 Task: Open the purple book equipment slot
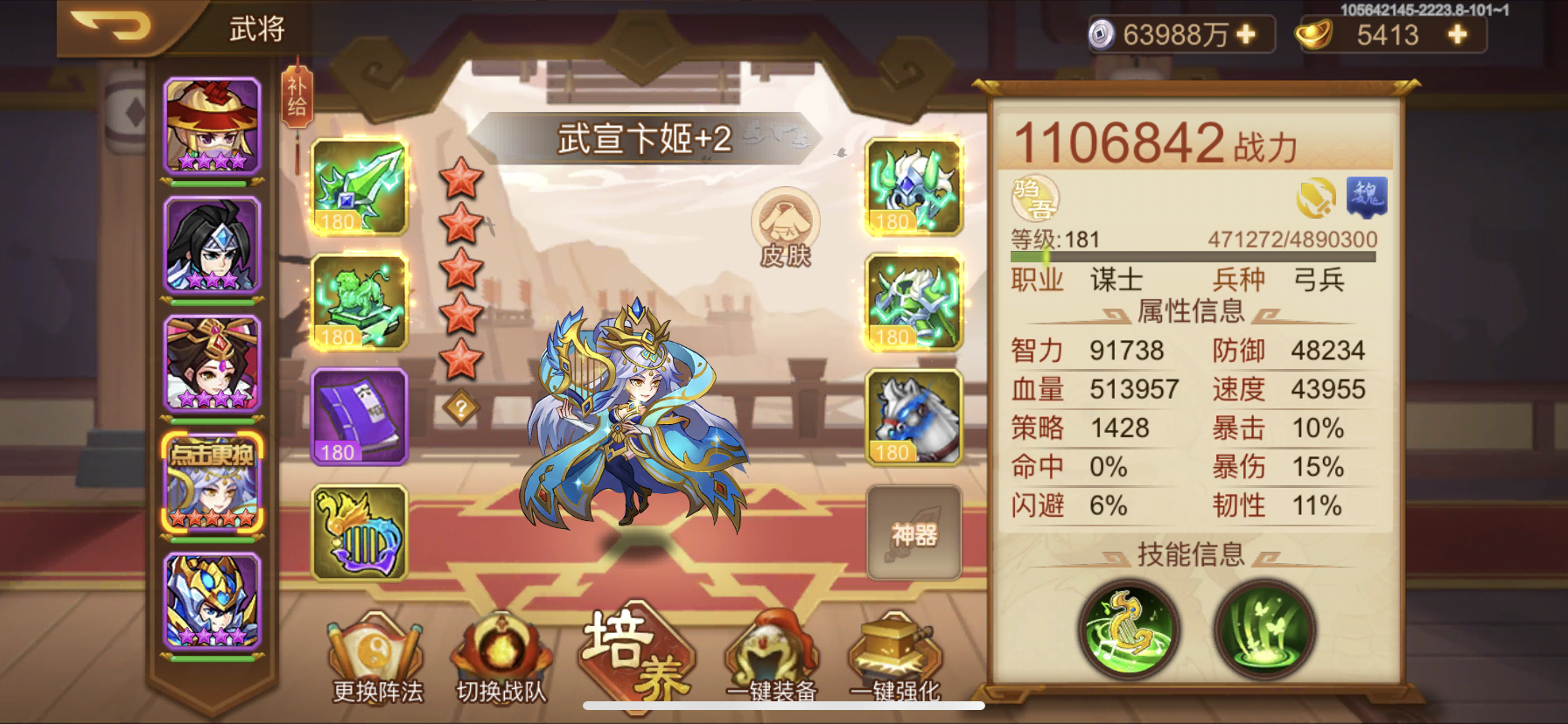click(x=360, y=420)
